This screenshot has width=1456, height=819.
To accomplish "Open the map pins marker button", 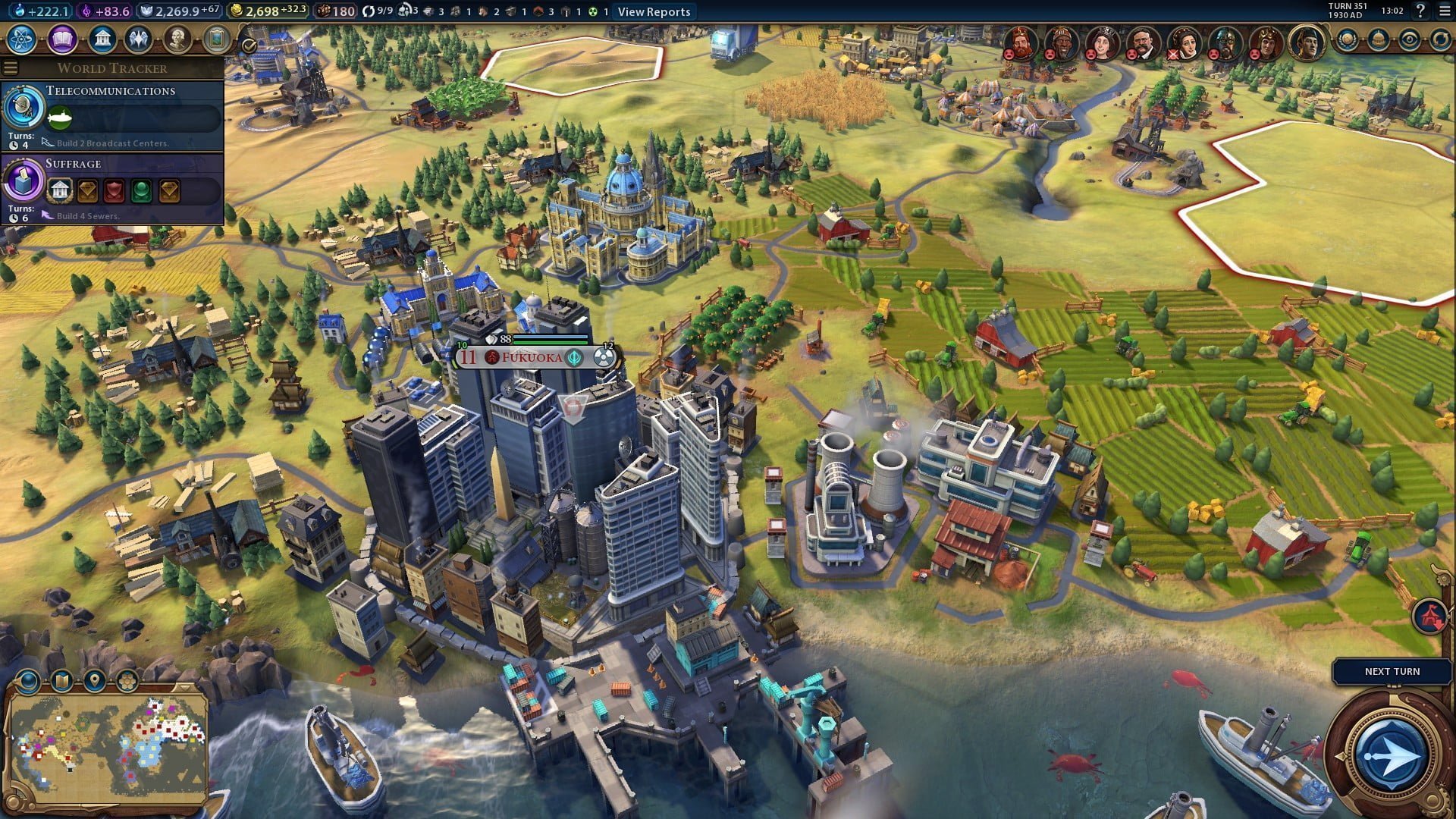I will 94,680.
